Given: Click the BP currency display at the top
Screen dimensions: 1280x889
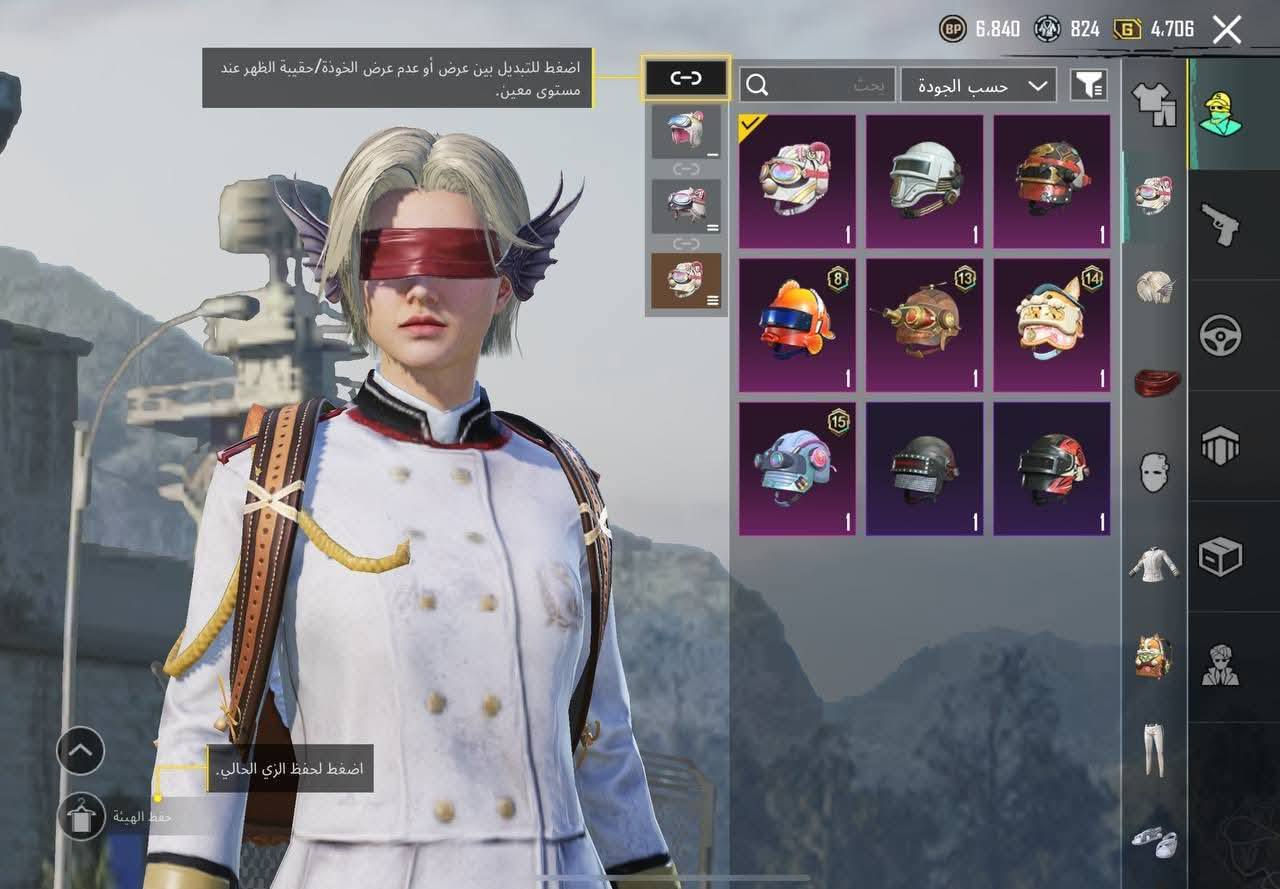Looking at the screenshot, I should pos(985,28).
